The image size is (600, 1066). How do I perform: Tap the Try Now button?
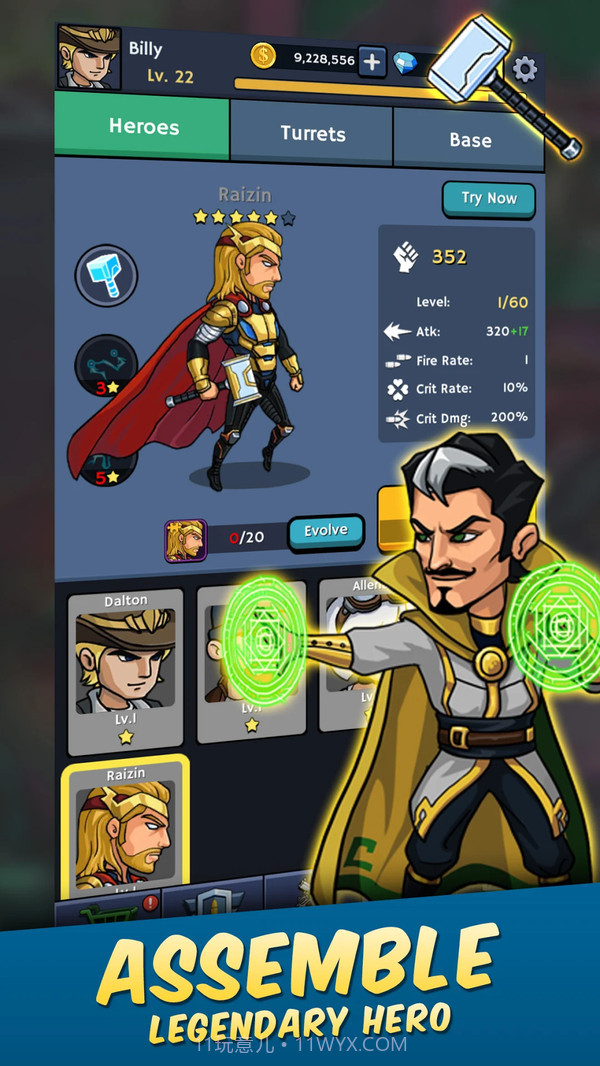point(488,199)
